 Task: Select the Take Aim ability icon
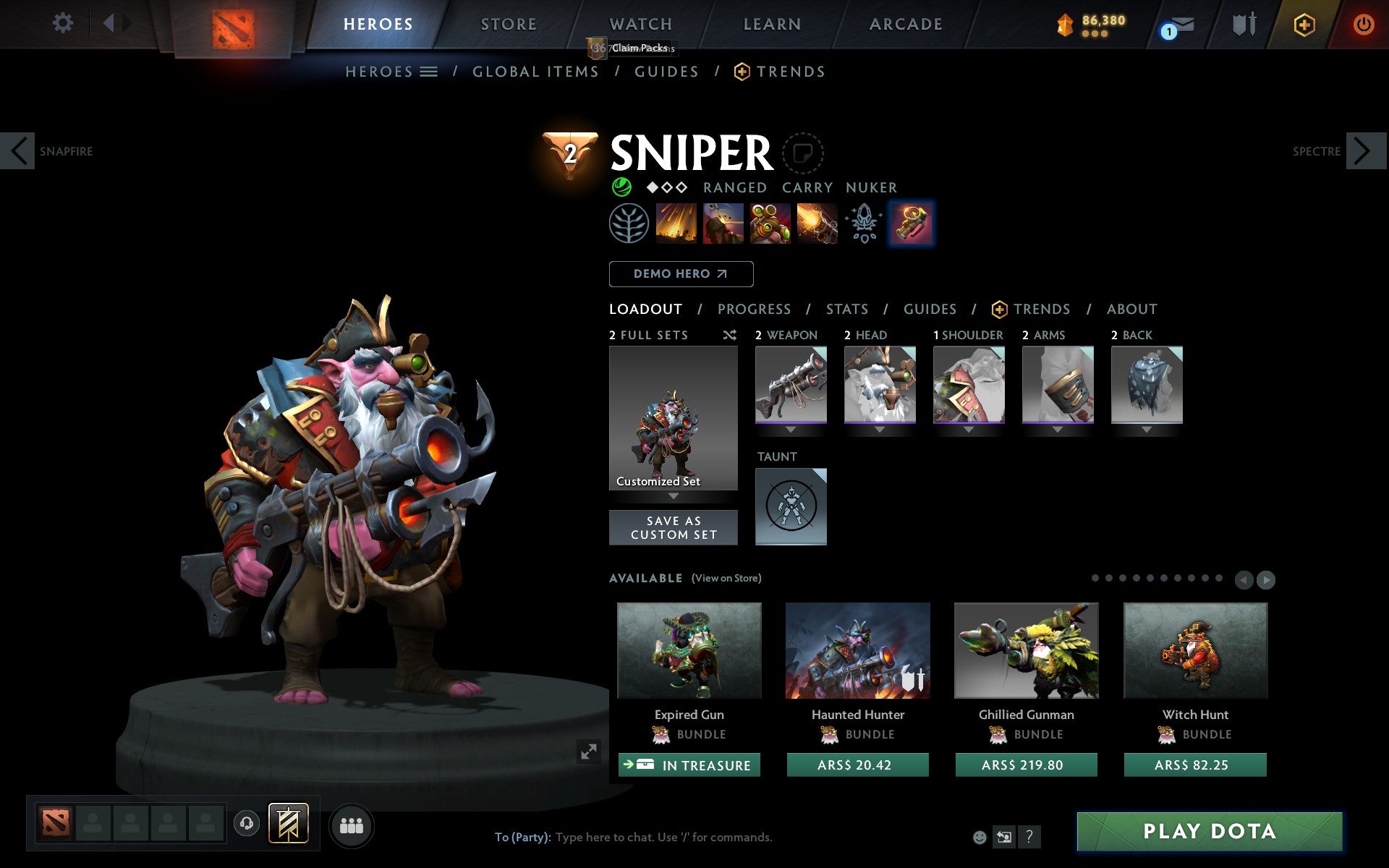769,224
